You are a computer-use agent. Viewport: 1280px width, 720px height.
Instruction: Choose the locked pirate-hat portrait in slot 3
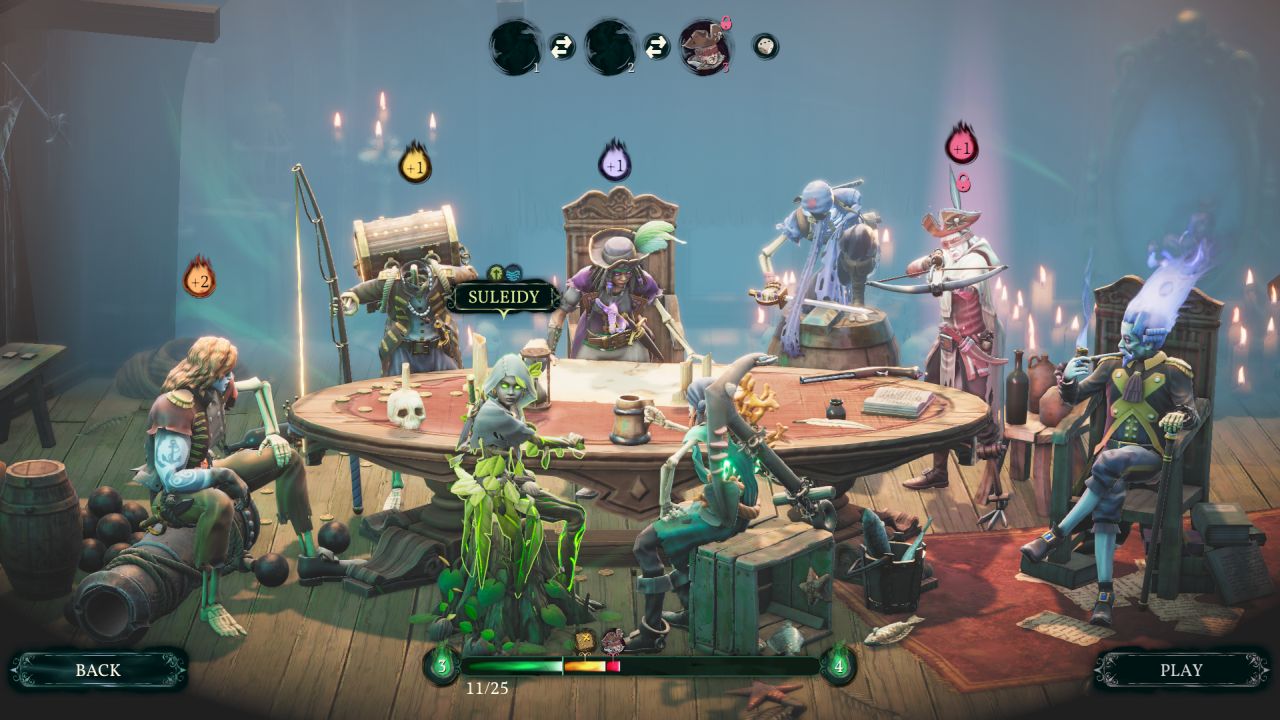point(705,47)
